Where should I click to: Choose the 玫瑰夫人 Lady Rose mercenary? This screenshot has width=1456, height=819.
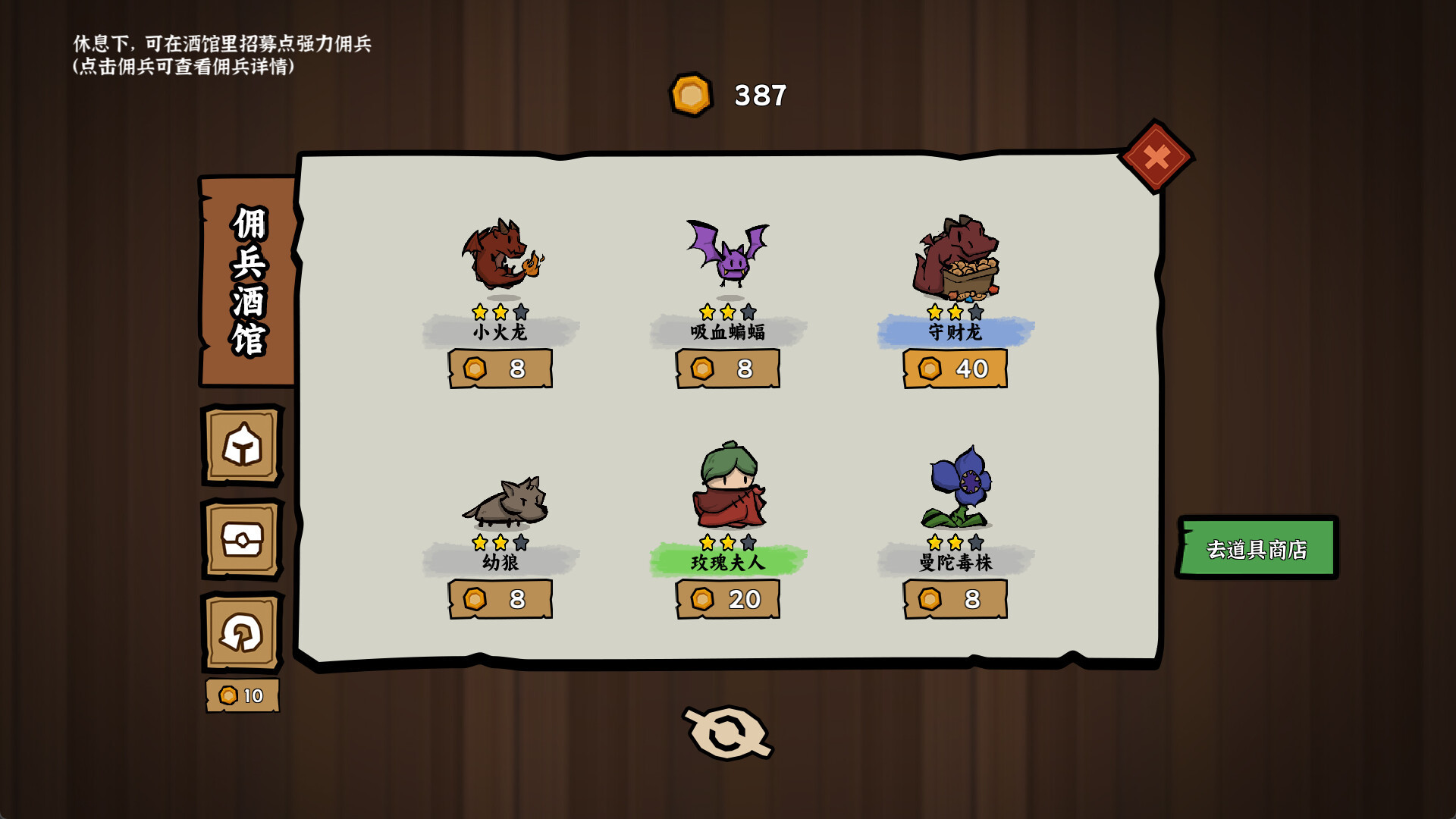click(x=728, y=487)
